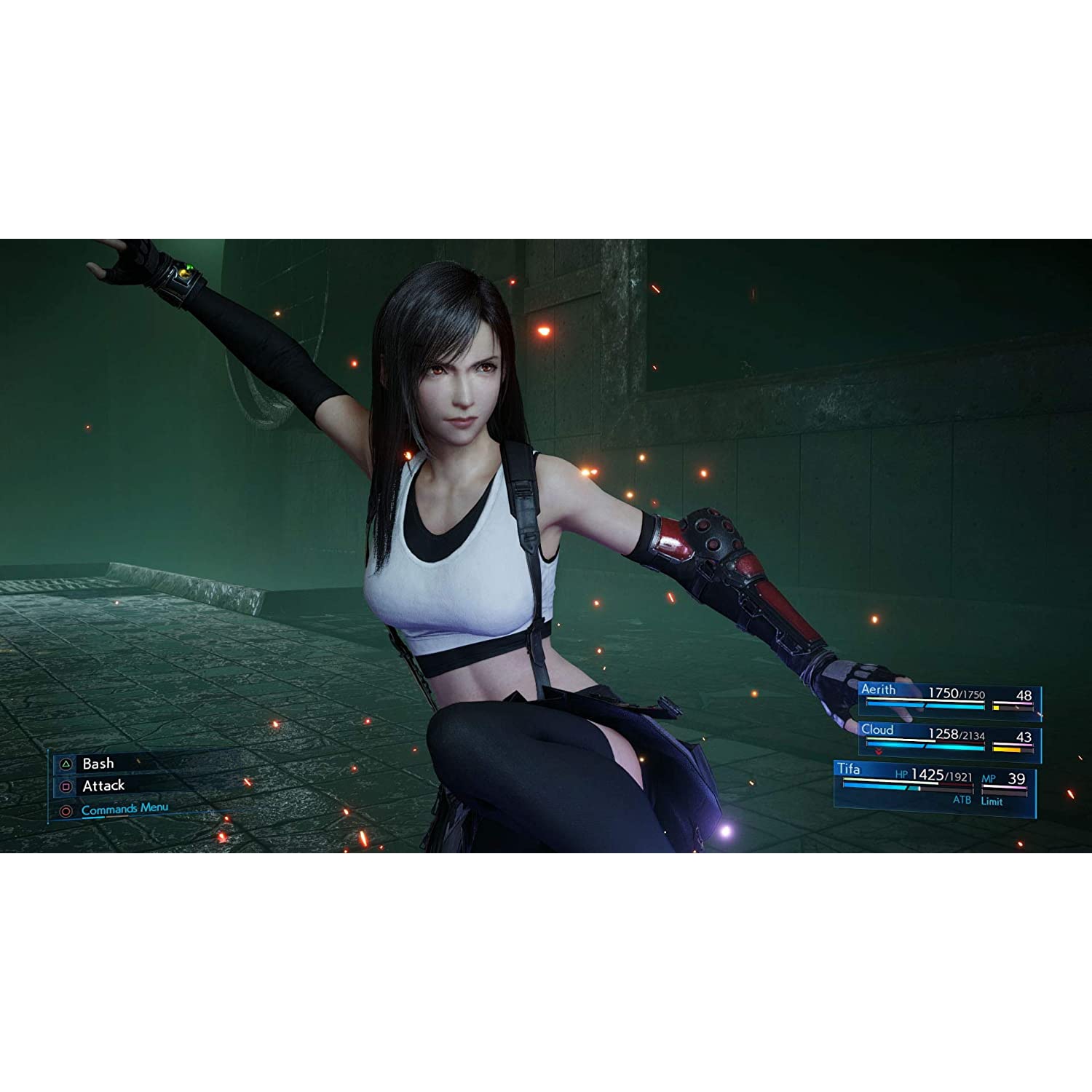Viewport: 1092px width, 1092px height.
Task: Choose Bash from the battle command list
Action: tap(98, 764)
